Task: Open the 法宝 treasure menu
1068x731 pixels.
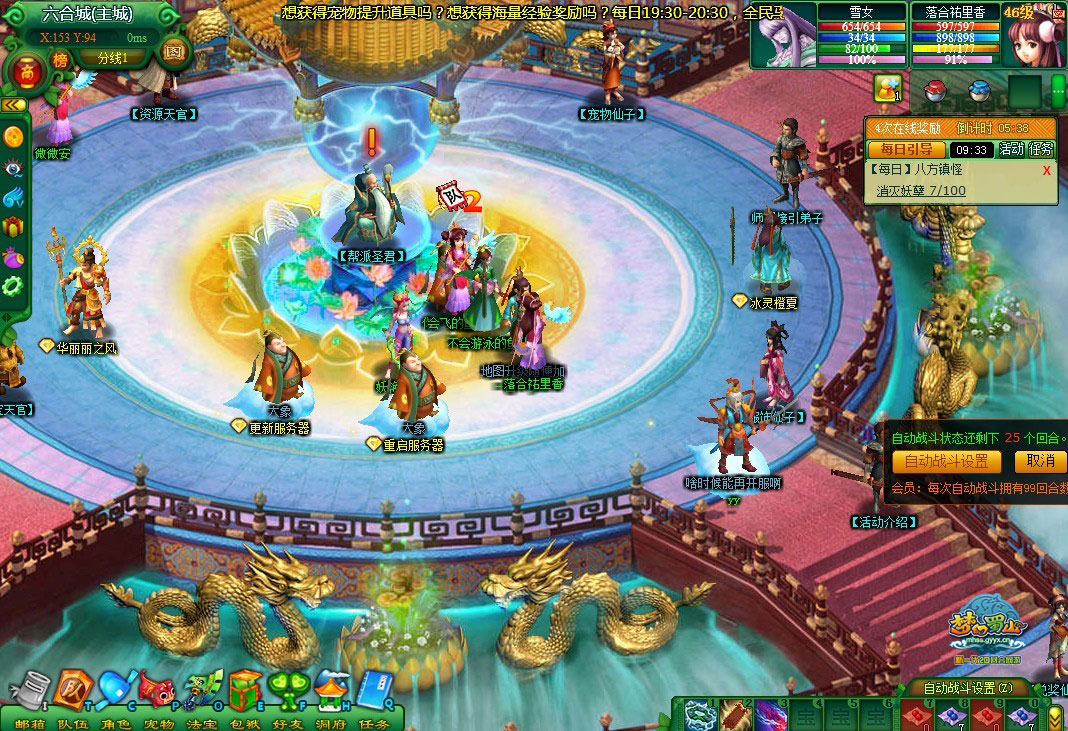Action: click(203, 690)
